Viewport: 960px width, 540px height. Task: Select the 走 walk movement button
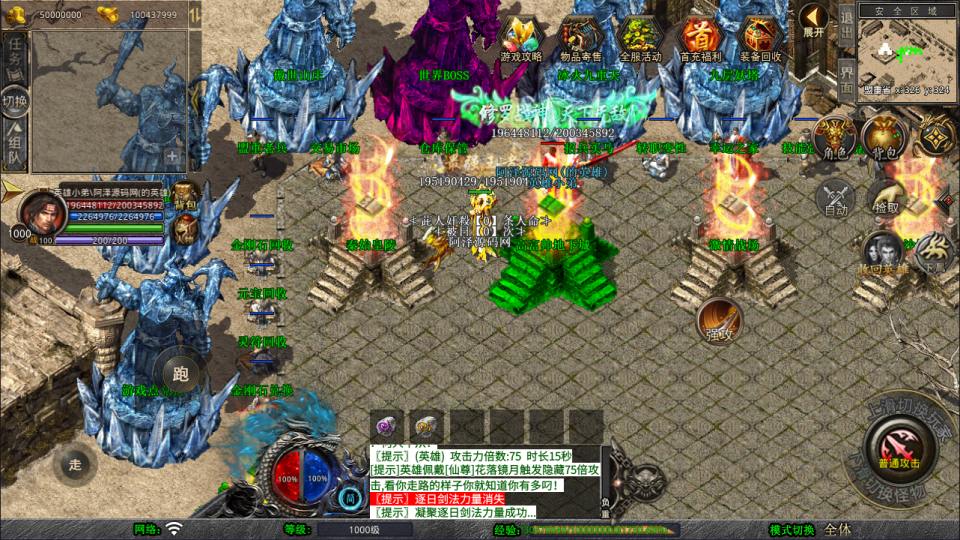point(74,463)
